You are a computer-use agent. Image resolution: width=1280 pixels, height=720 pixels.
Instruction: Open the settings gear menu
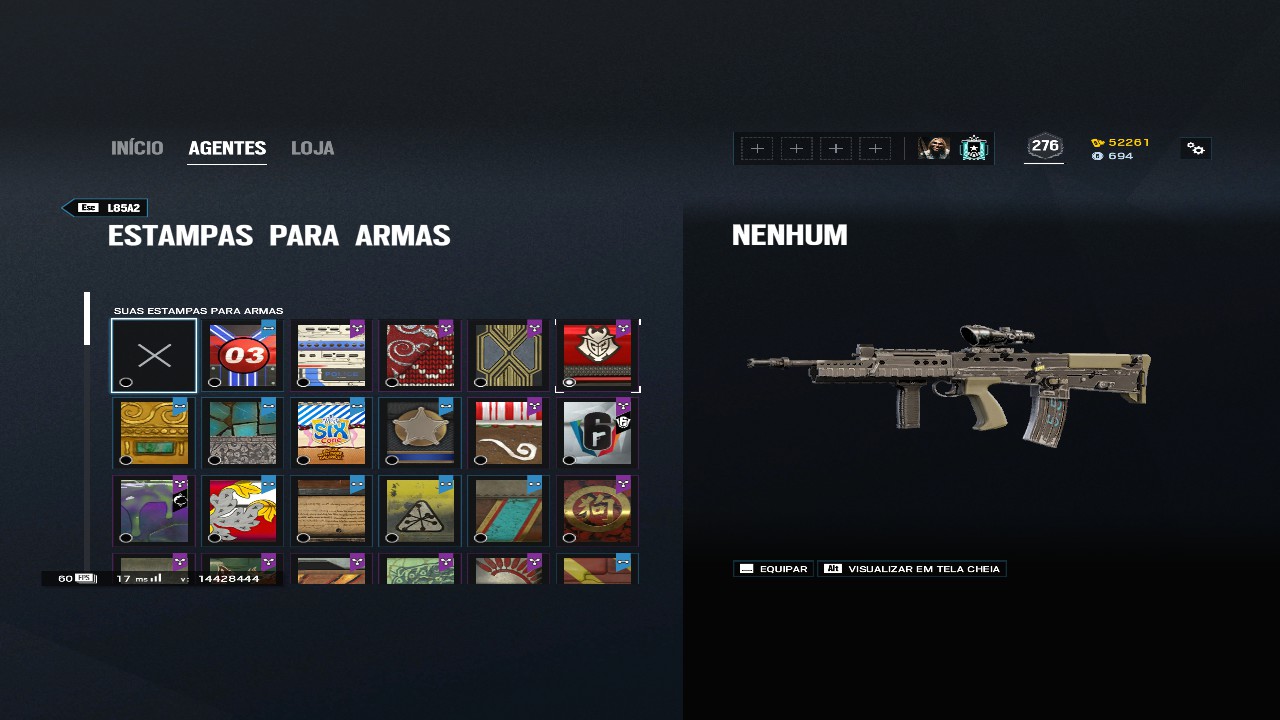(x=1195, y=149)
